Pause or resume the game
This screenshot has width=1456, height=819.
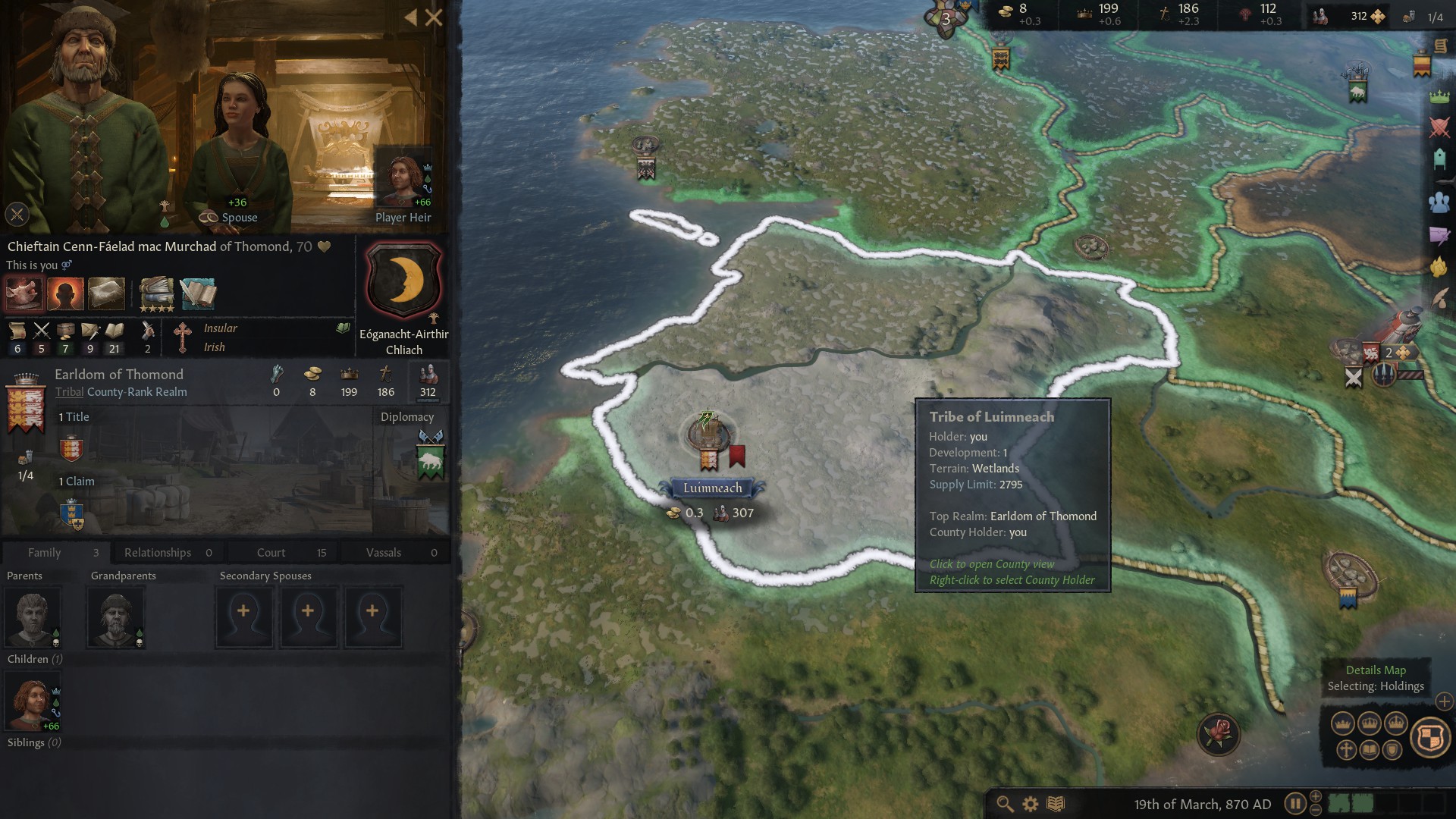(1294, 804)
